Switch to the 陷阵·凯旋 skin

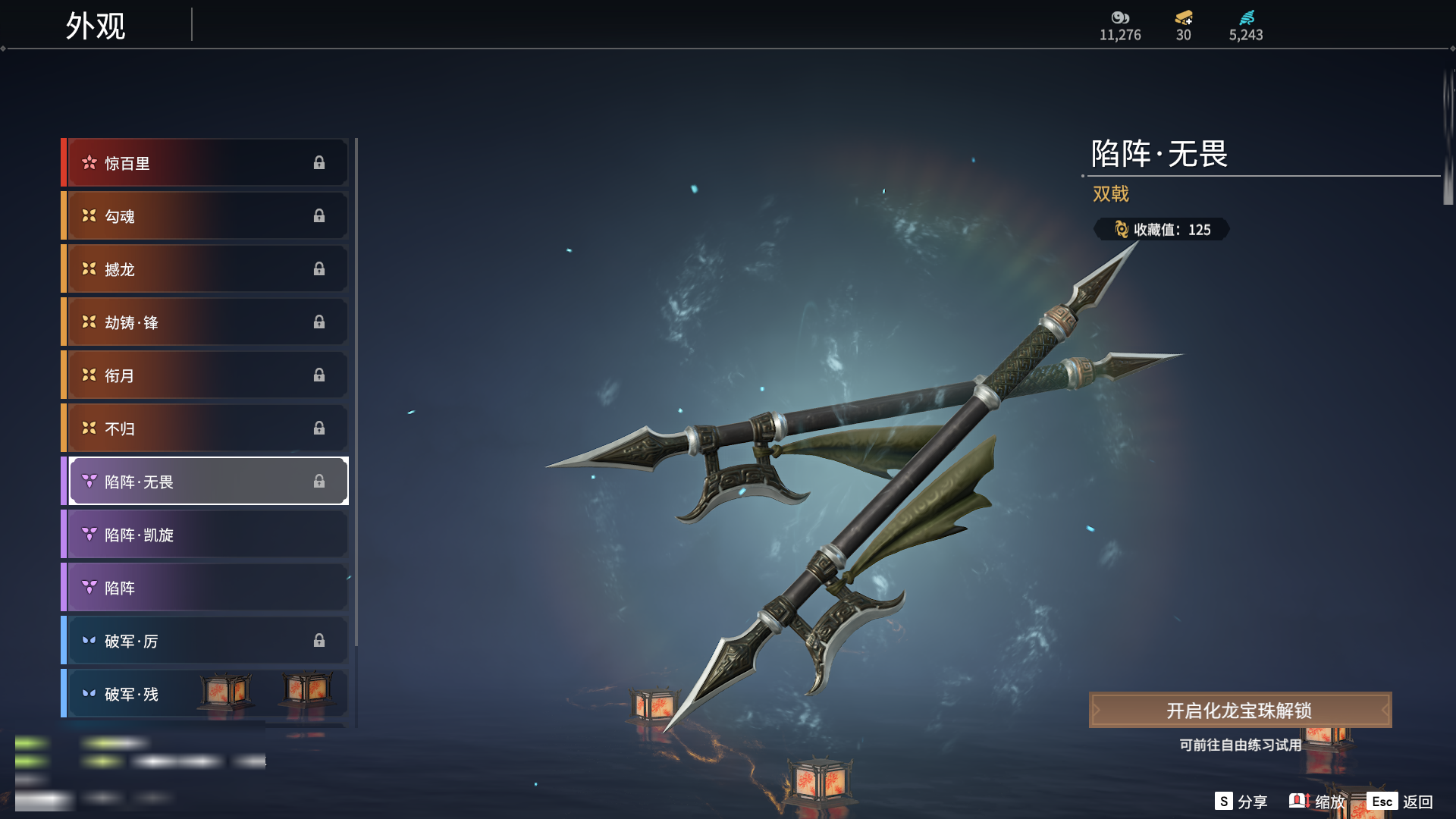pyautogui.click(x=206, y=535)
